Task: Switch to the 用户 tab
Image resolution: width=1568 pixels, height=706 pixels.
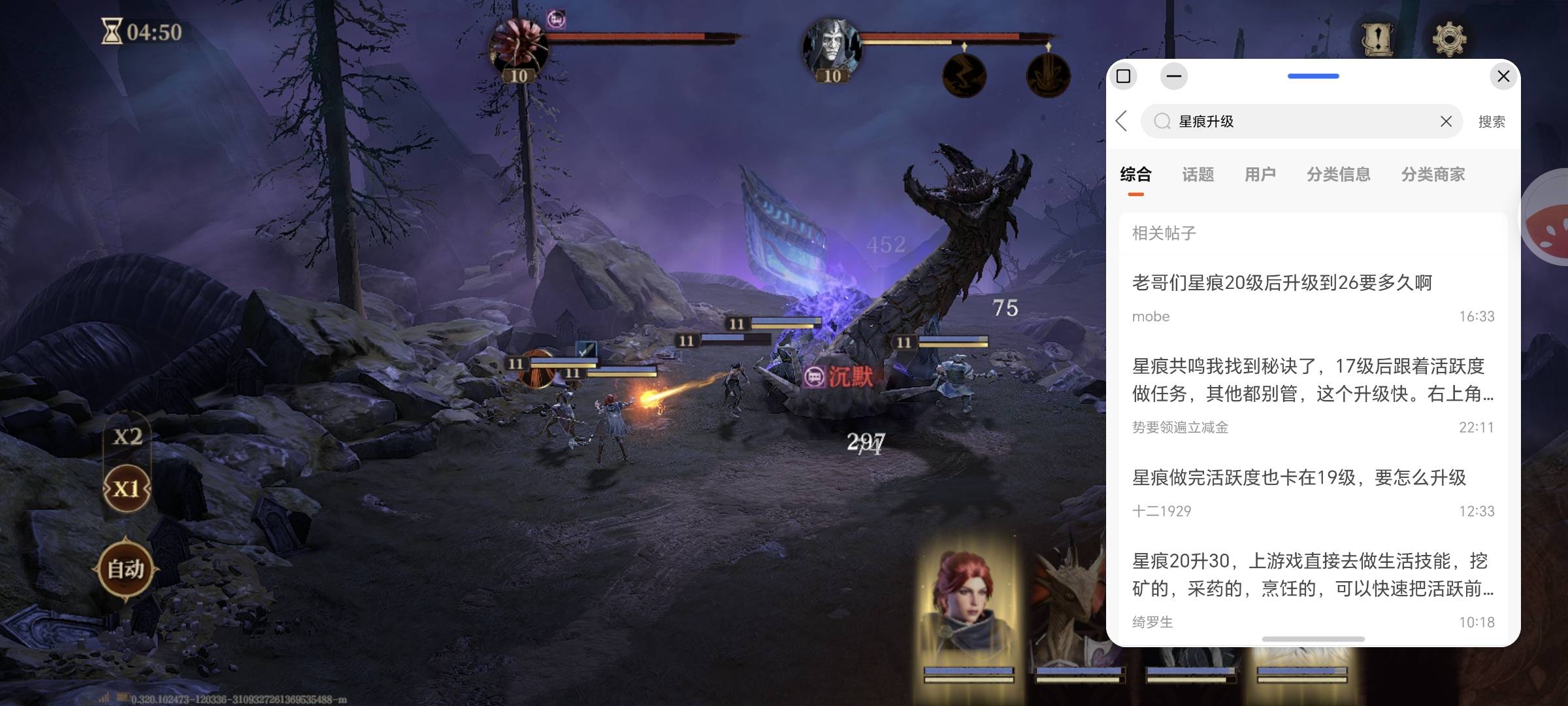Action: (1260, 175)
